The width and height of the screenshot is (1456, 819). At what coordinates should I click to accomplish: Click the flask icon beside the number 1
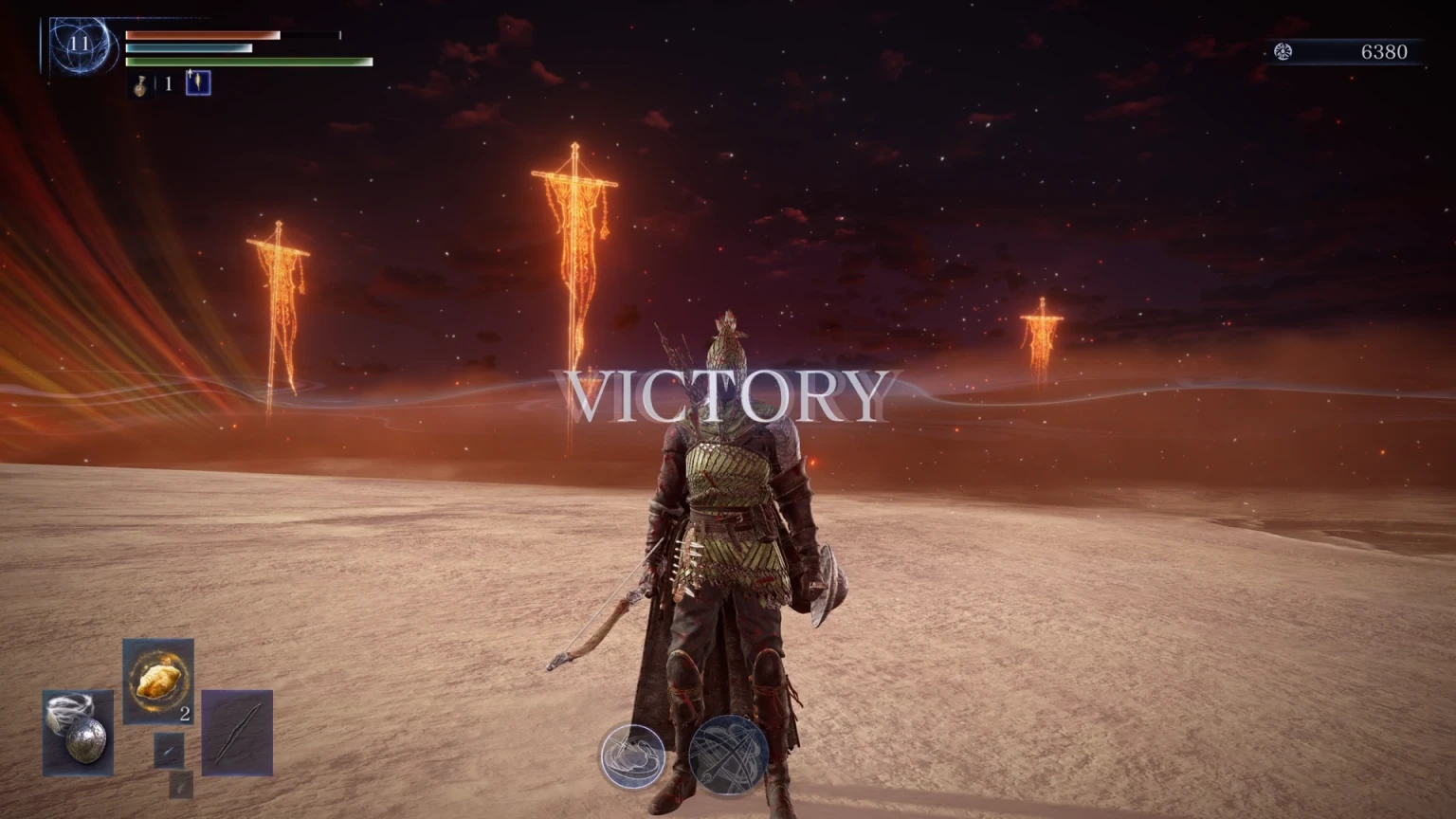point(140,84)
